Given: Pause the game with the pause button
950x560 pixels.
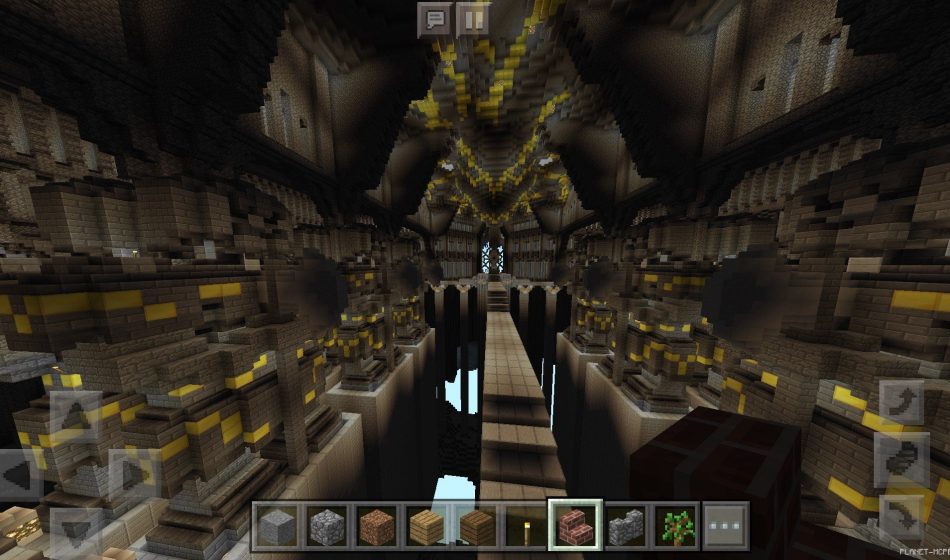Looking at the screenshot, I should (x=472, y=19).
